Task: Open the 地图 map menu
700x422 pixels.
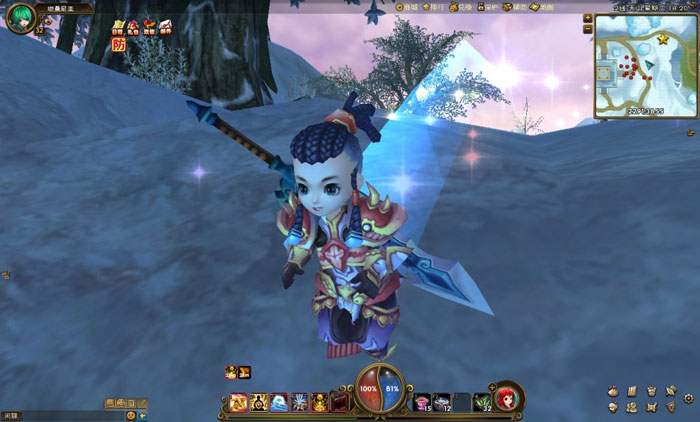Action: coord(541,7)
